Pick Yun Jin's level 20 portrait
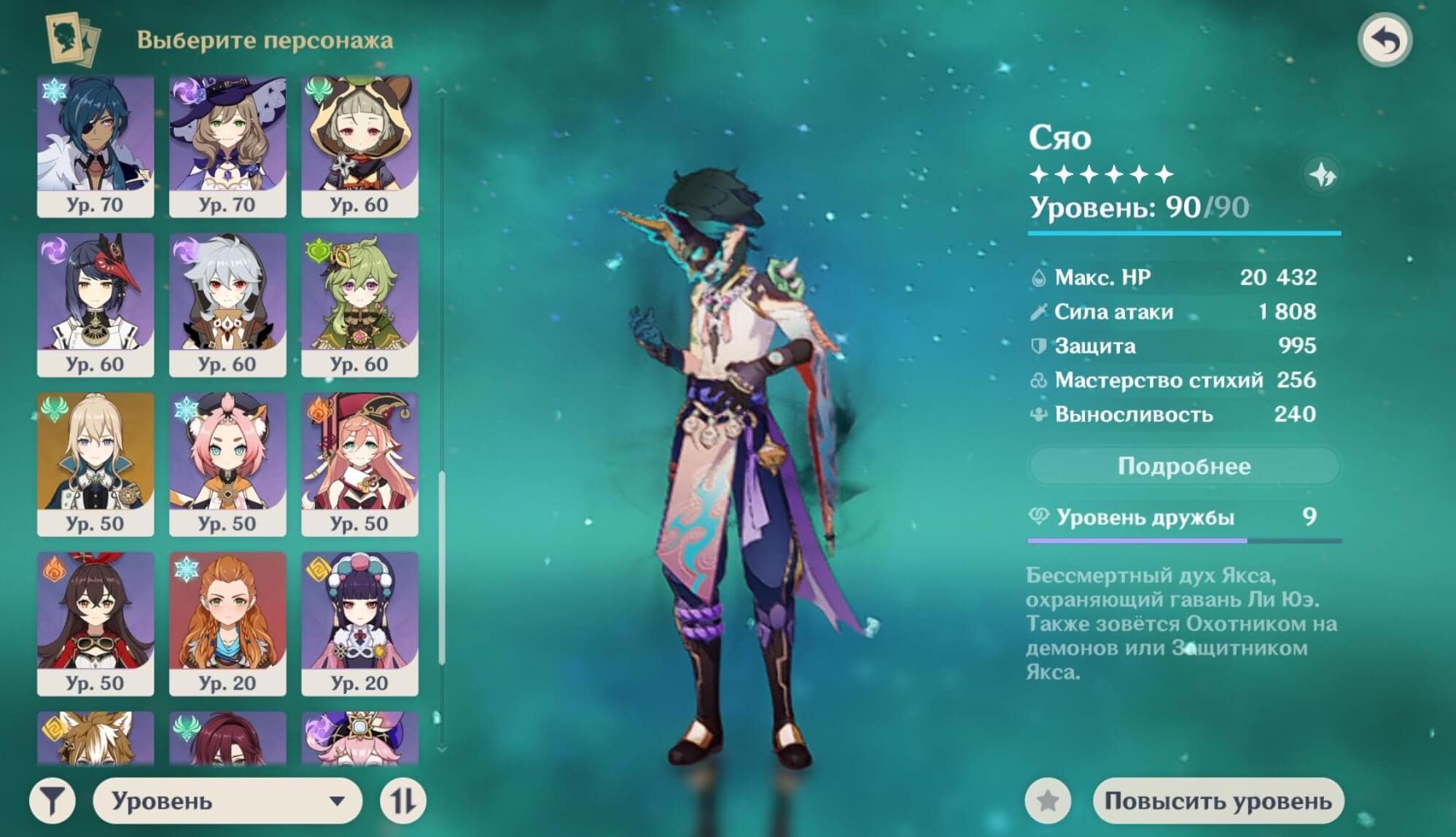The width and height of the screenshot is (1456, 837). coord(359,623)
